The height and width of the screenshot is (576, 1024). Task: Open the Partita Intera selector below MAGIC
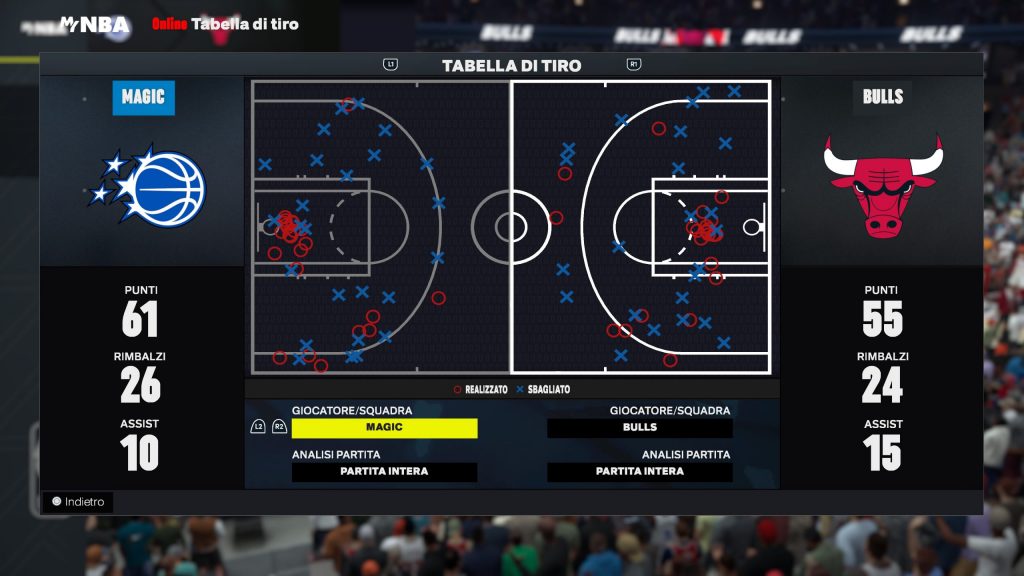pos(384,472)
